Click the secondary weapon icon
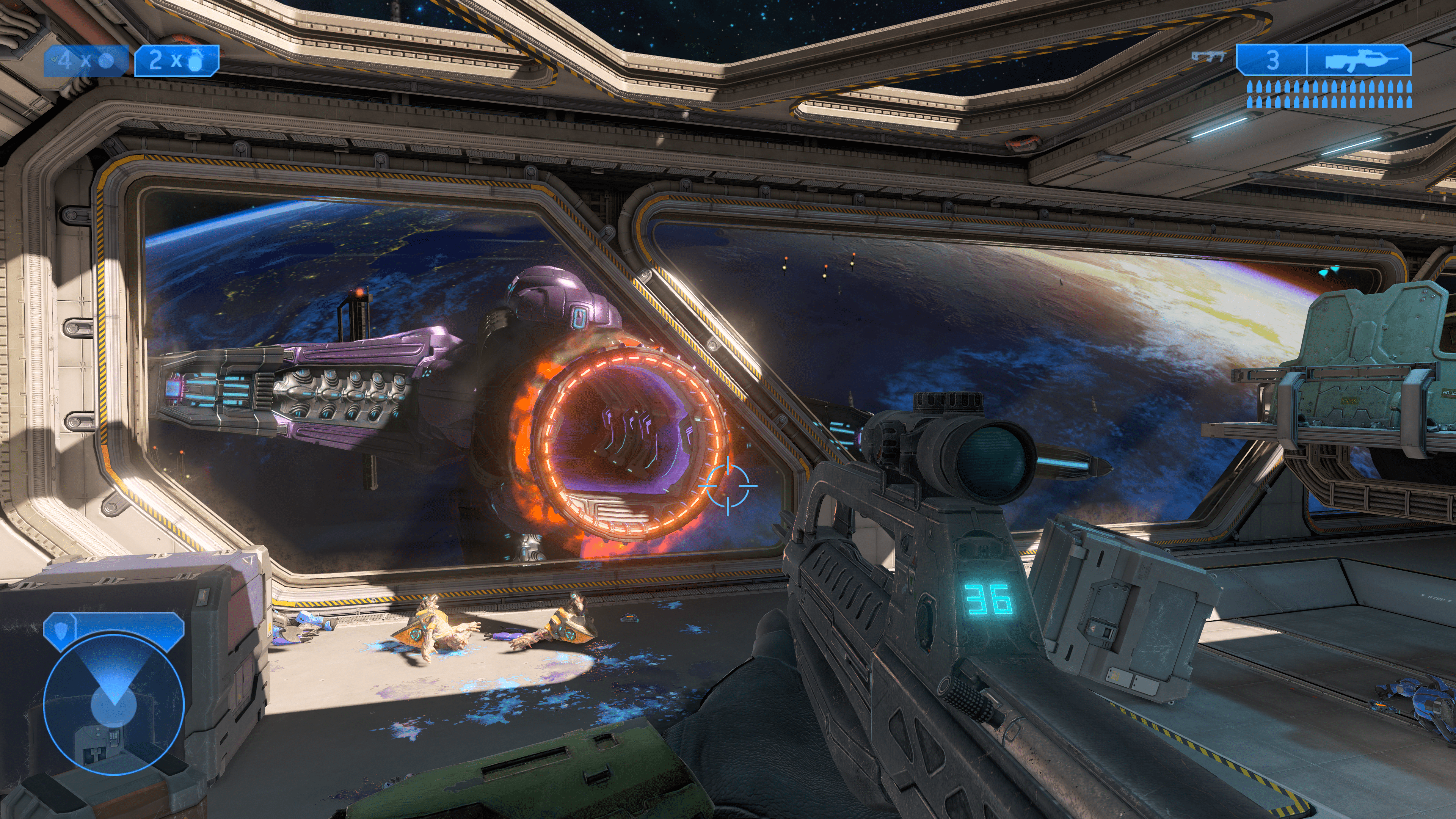The image size is (1456, 819). pyautogui.click(x=1208, y=56)
